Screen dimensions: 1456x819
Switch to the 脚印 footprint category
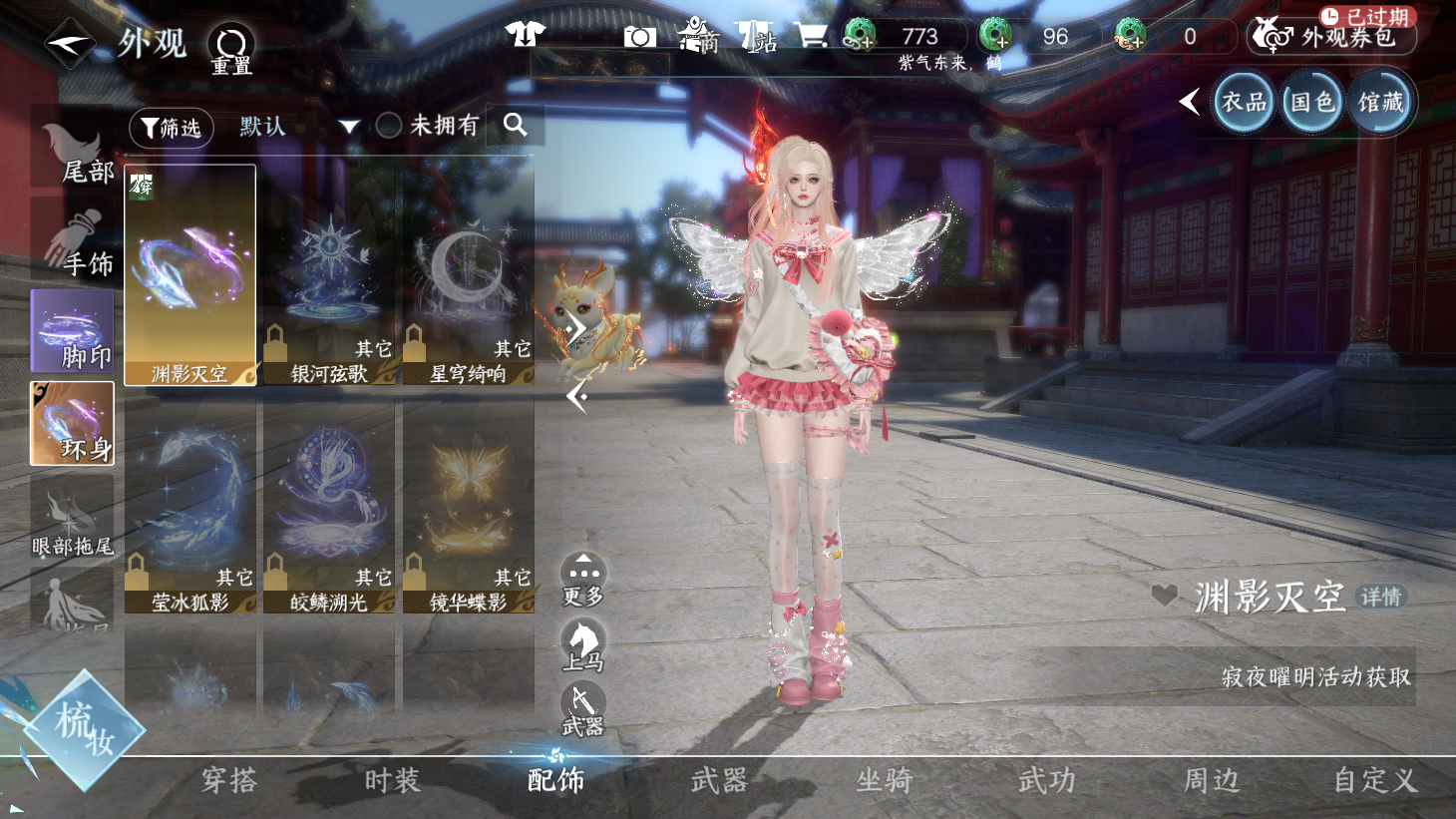point(72,332)
